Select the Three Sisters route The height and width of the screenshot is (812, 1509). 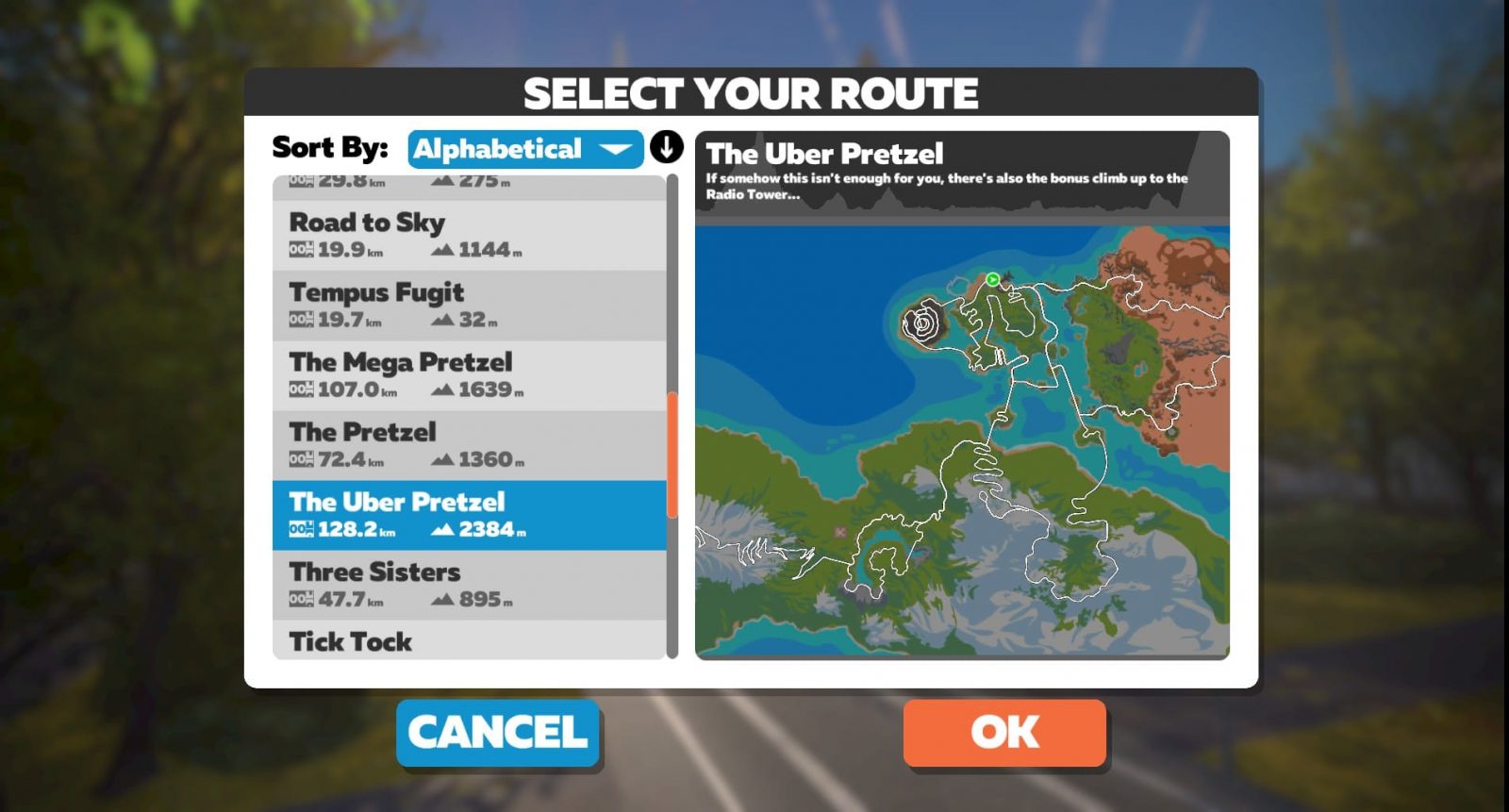coord(469,585)
